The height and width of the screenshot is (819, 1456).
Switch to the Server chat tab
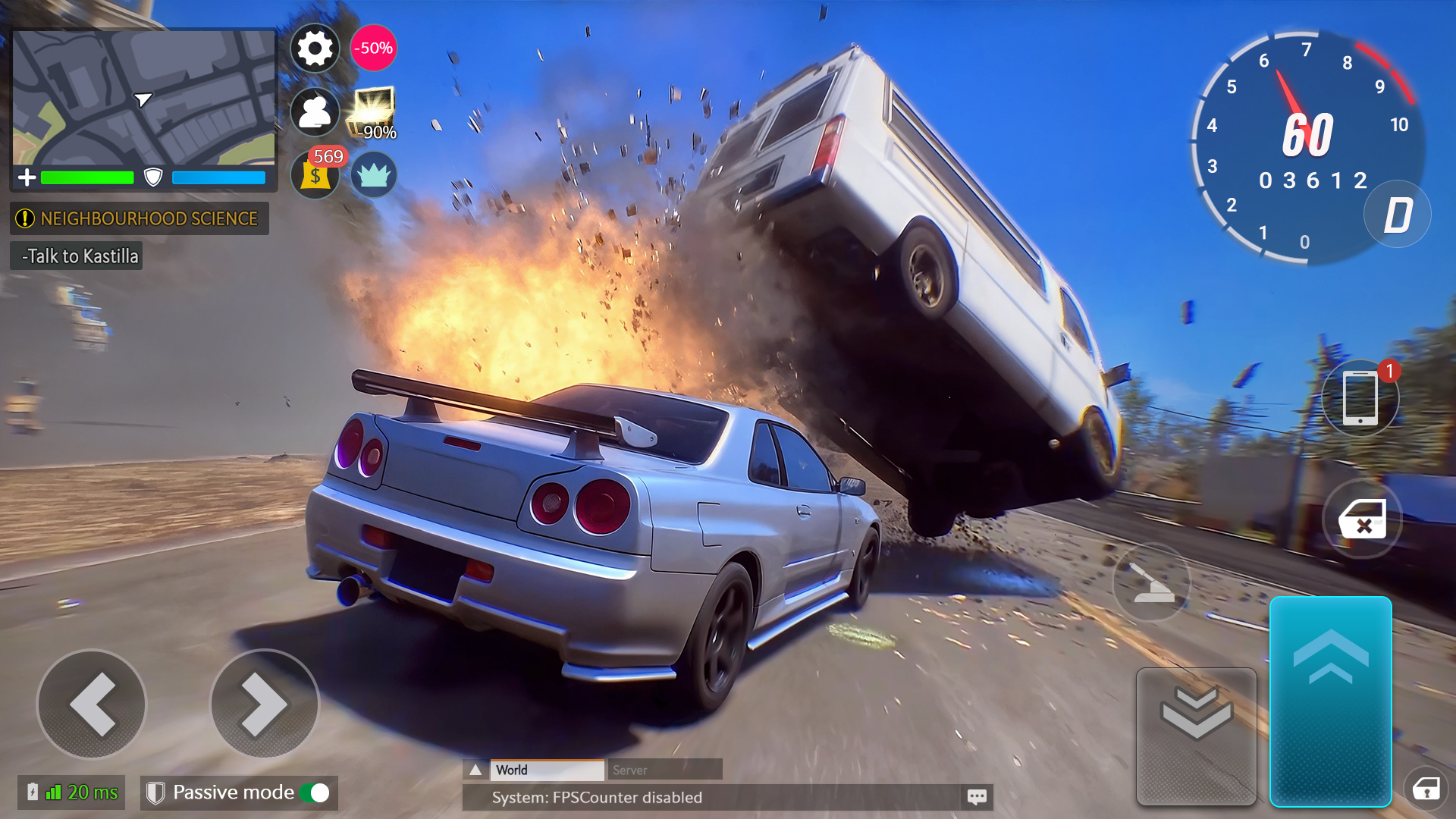664,770
